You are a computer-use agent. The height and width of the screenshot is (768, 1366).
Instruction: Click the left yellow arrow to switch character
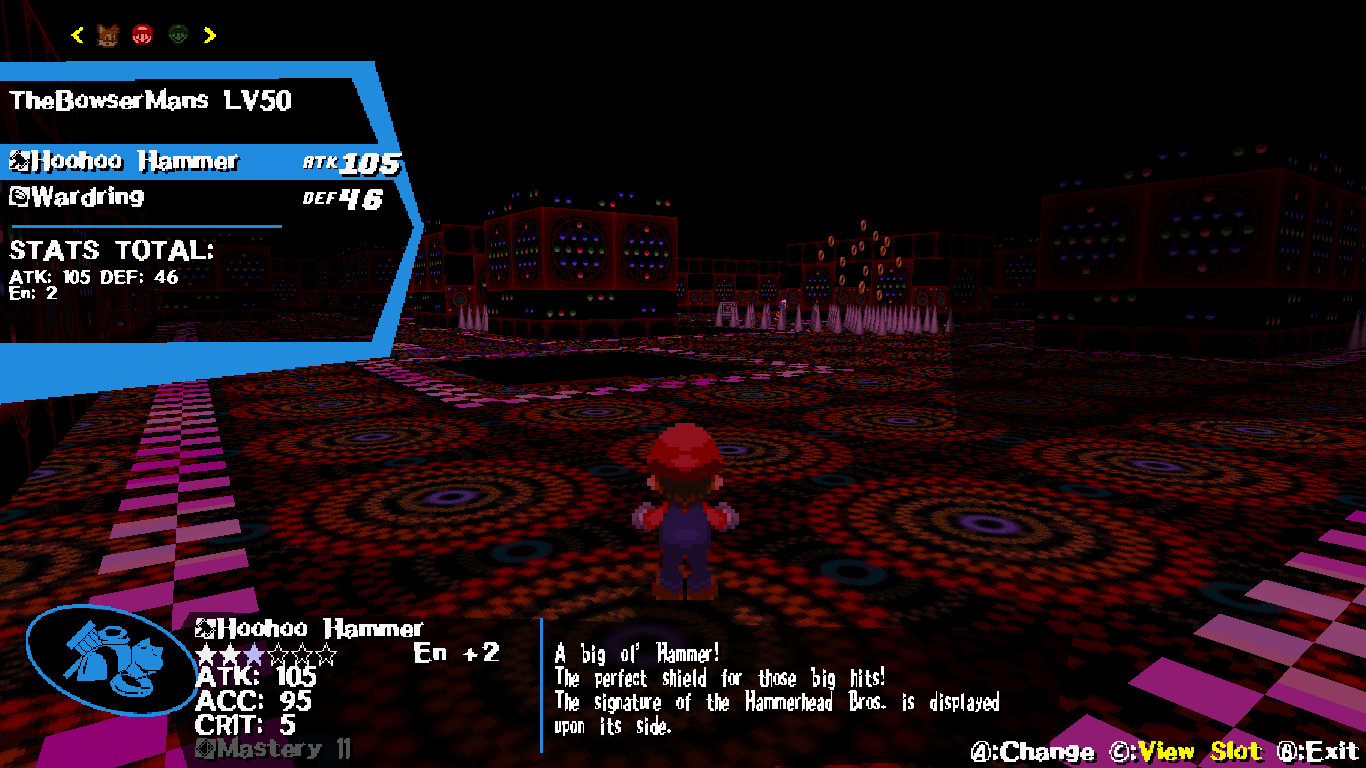pos(75,33)
